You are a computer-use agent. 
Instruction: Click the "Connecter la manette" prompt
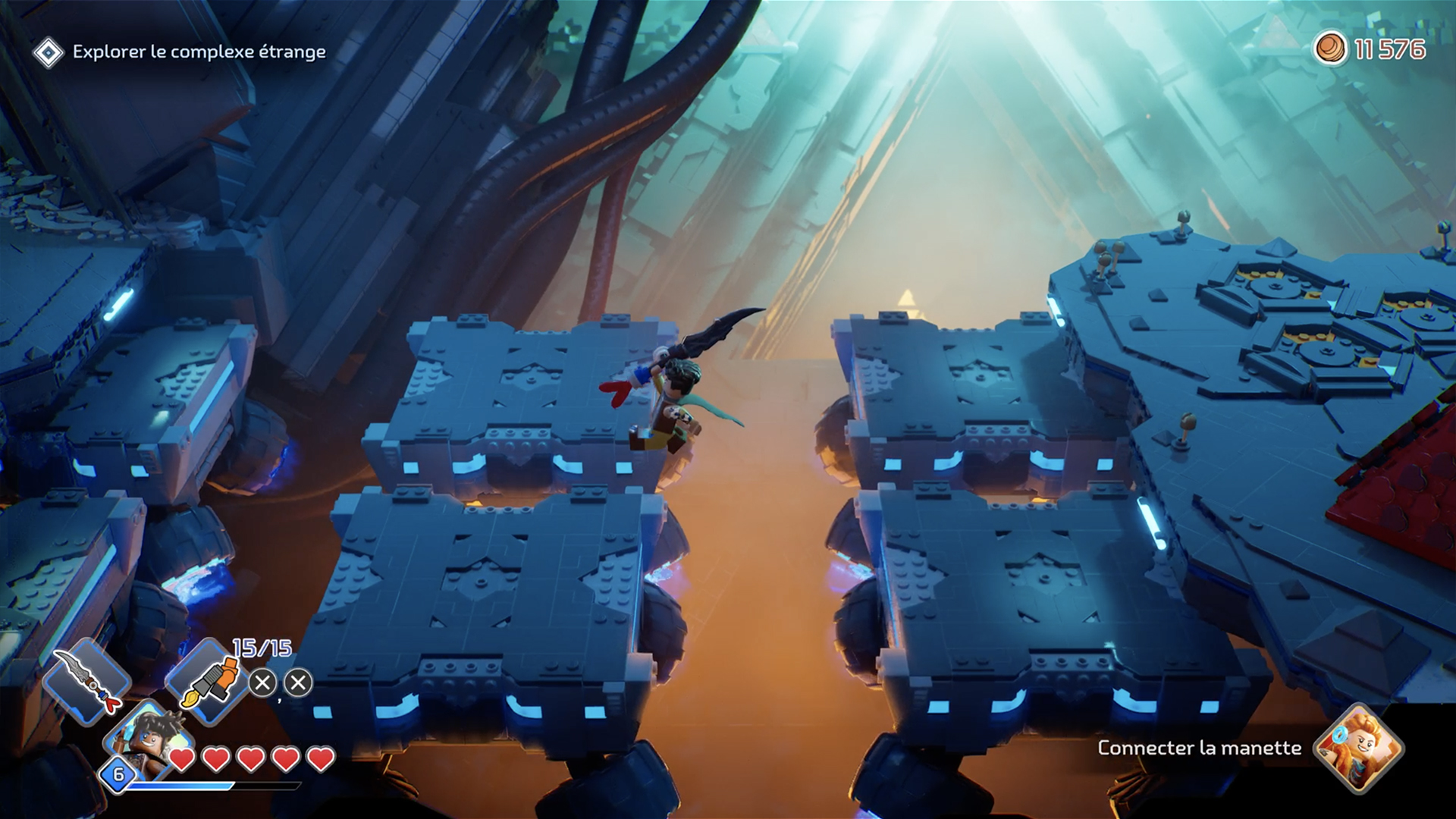tap(1199, 748)
